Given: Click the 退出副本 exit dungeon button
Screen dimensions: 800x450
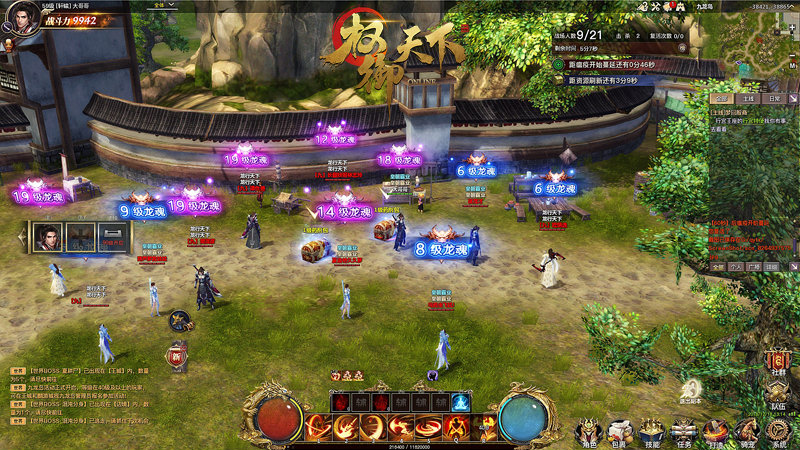Looking at the screenshot, I should 690,391.
